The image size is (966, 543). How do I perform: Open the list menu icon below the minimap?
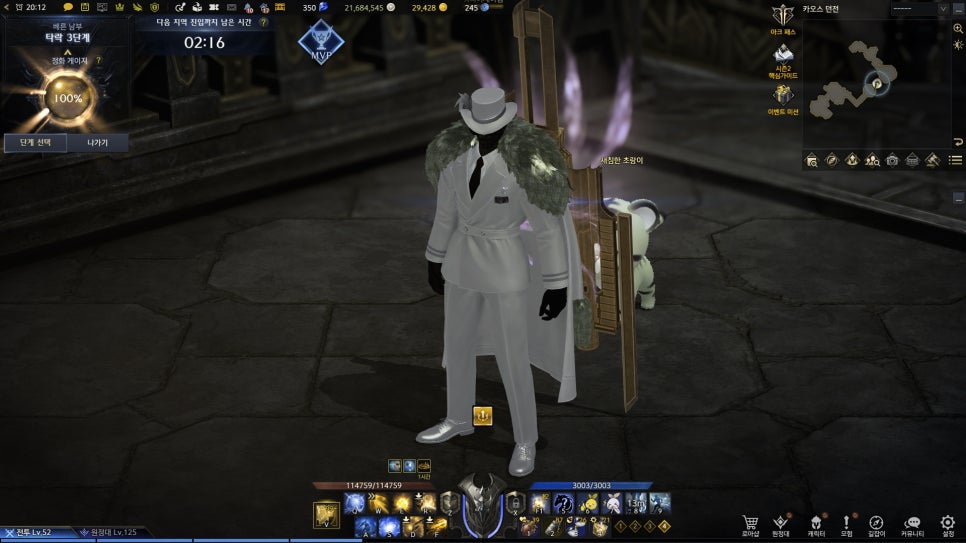pyautogui.click(x=956, y=160)
